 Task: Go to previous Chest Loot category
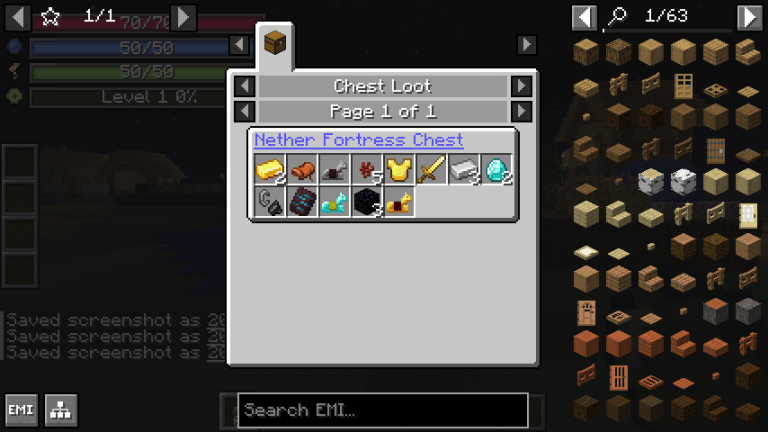tap(244, 86)
